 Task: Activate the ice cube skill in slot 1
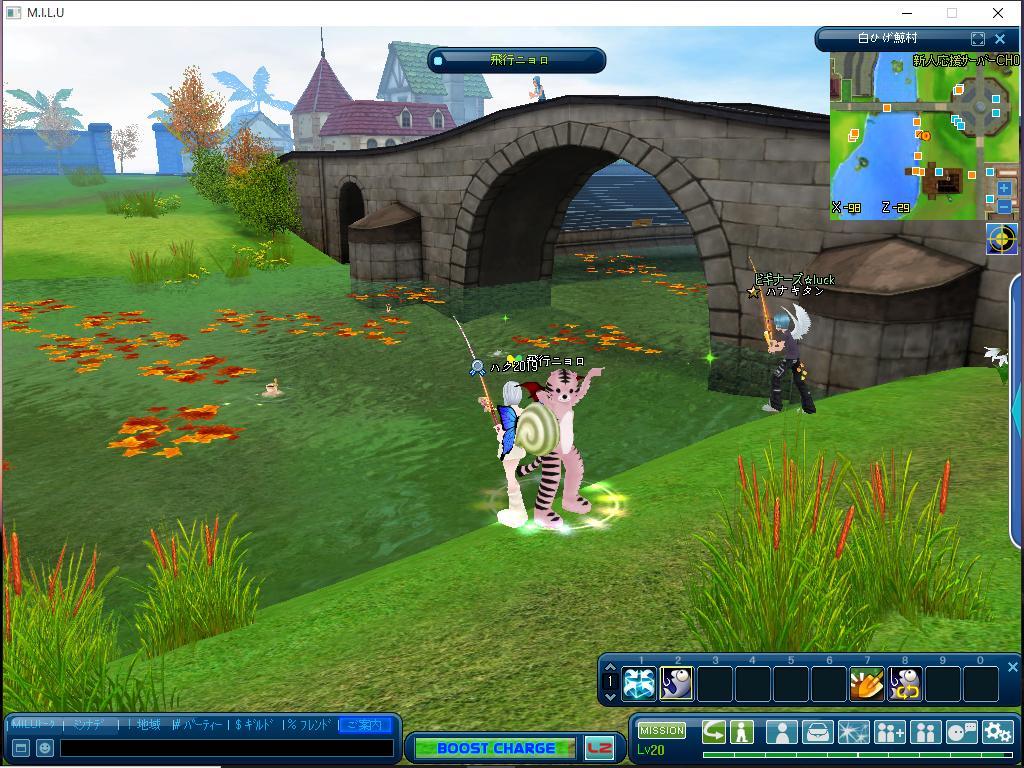click(639, 683)
